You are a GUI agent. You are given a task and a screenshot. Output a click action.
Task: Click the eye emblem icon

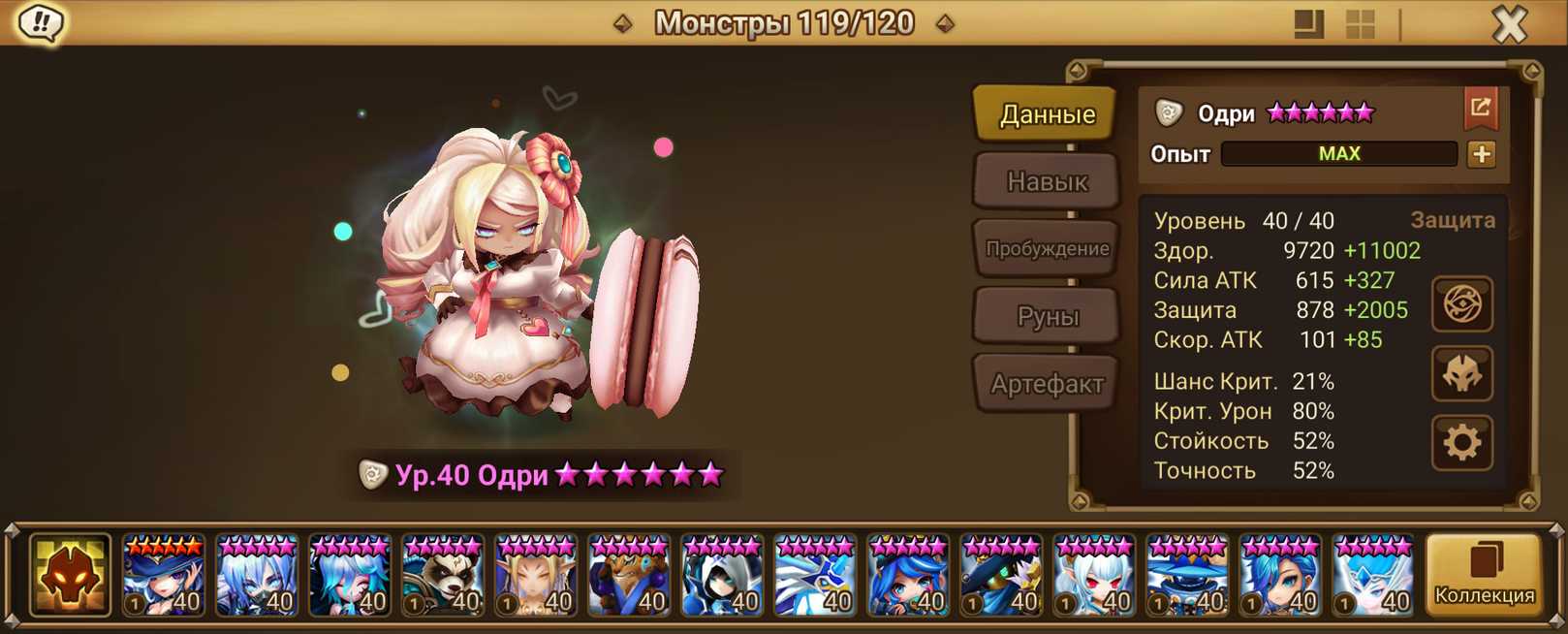(x=1461, y=304)
